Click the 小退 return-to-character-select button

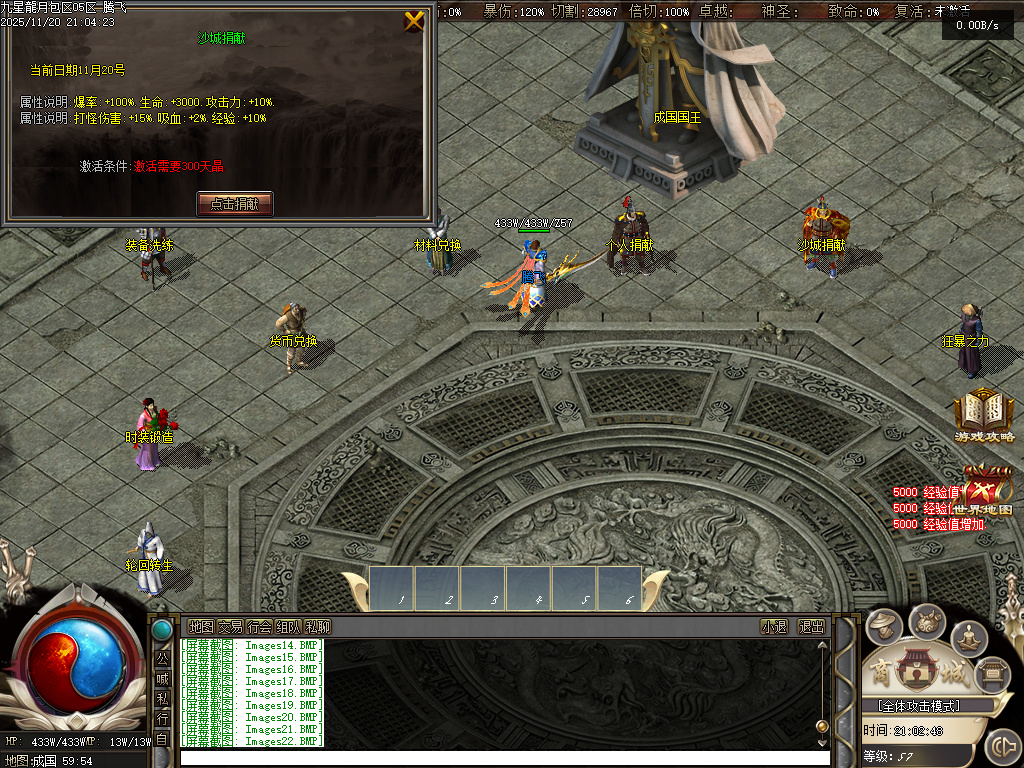[774, 627]
